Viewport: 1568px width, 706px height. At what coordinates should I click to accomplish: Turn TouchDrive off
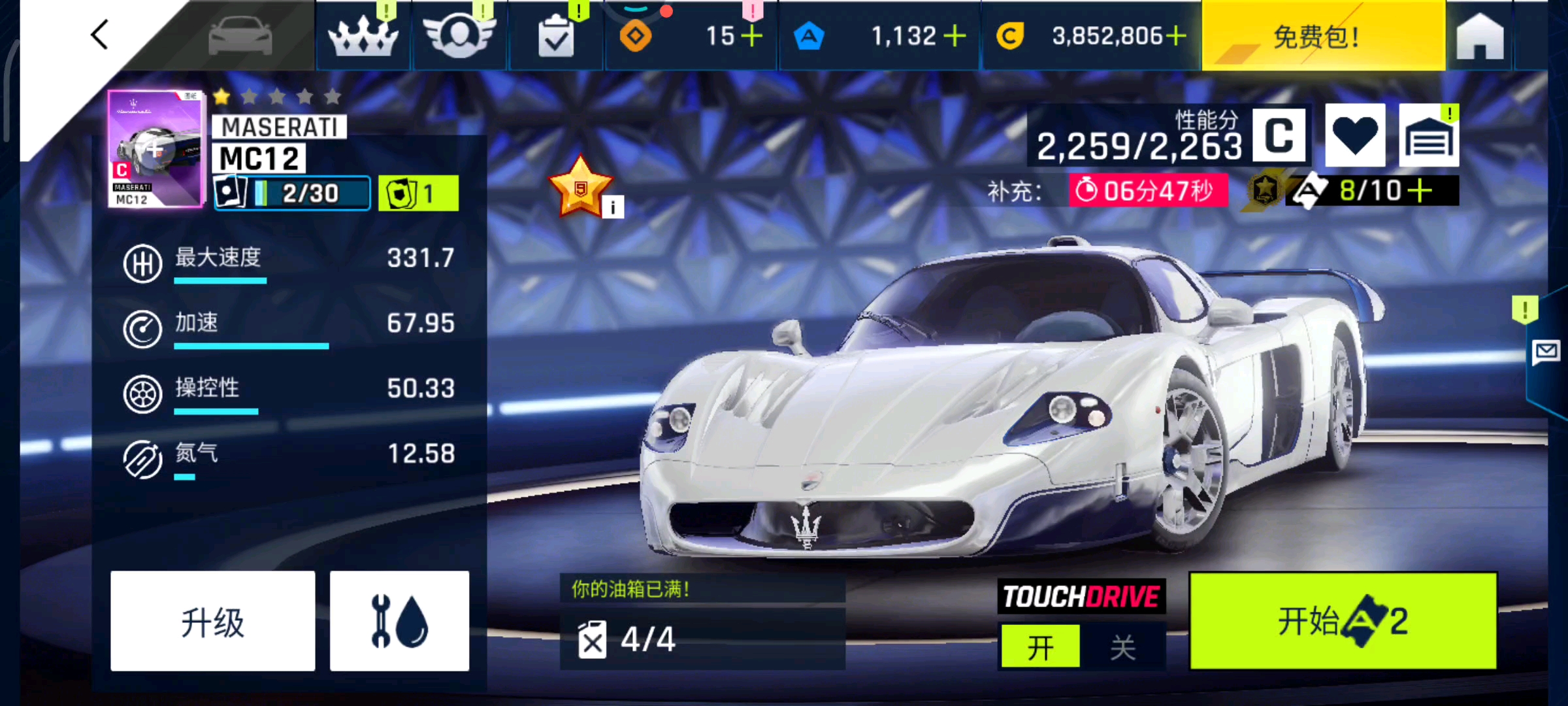point(1123,647)
